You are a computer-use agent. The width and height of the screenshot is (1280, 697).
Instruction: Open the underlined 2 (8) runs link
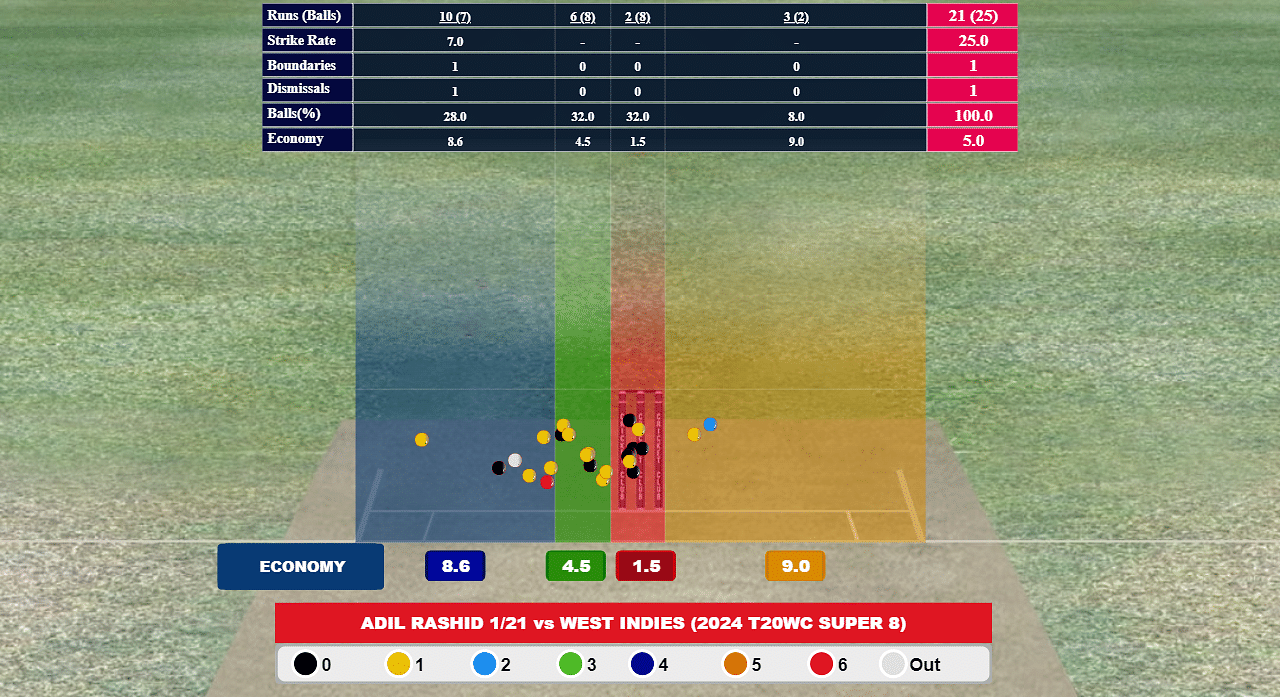[637, 17]
